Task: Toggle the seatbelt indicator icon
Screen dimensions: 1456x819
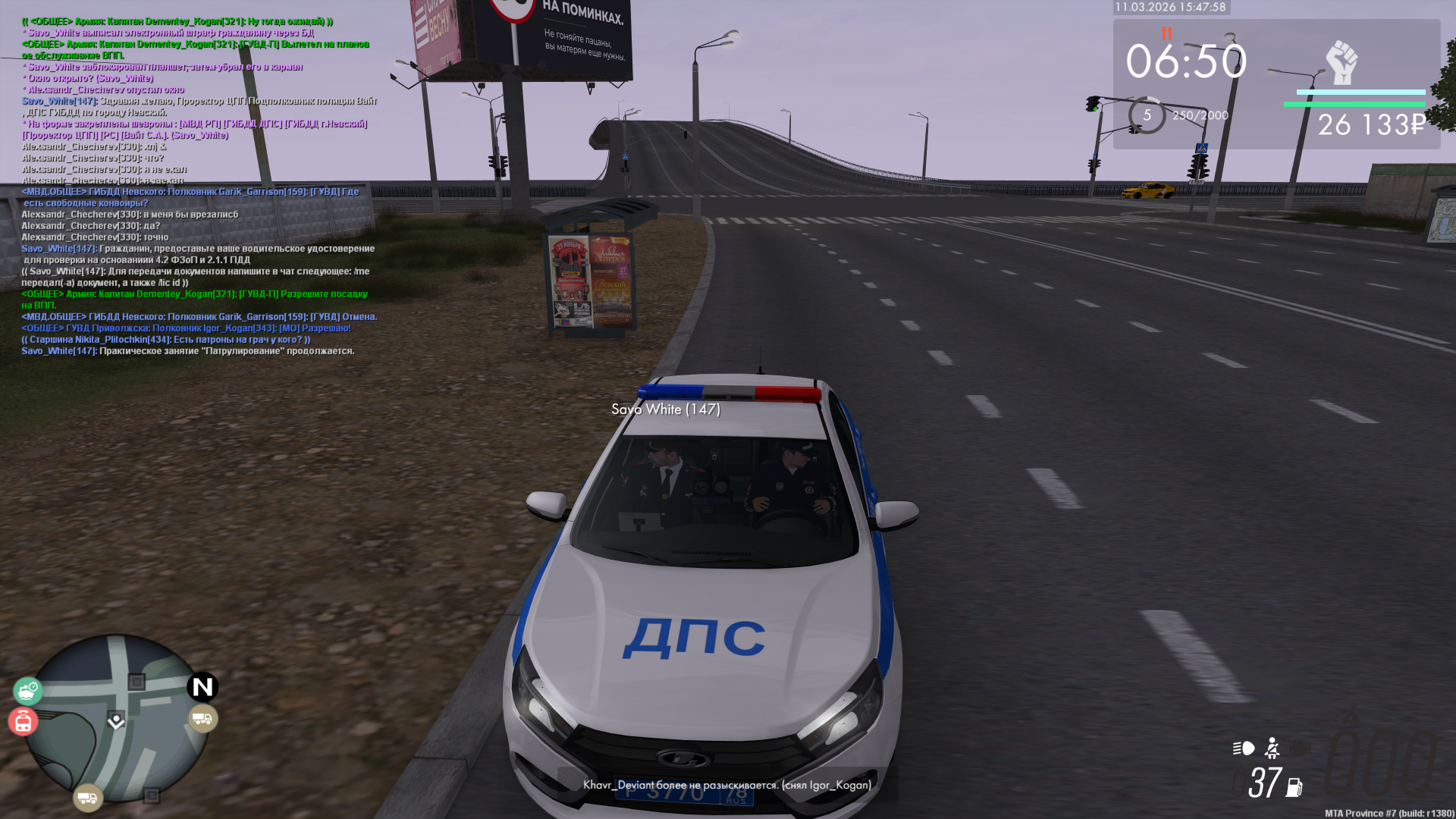Action: click(1272, 748)
